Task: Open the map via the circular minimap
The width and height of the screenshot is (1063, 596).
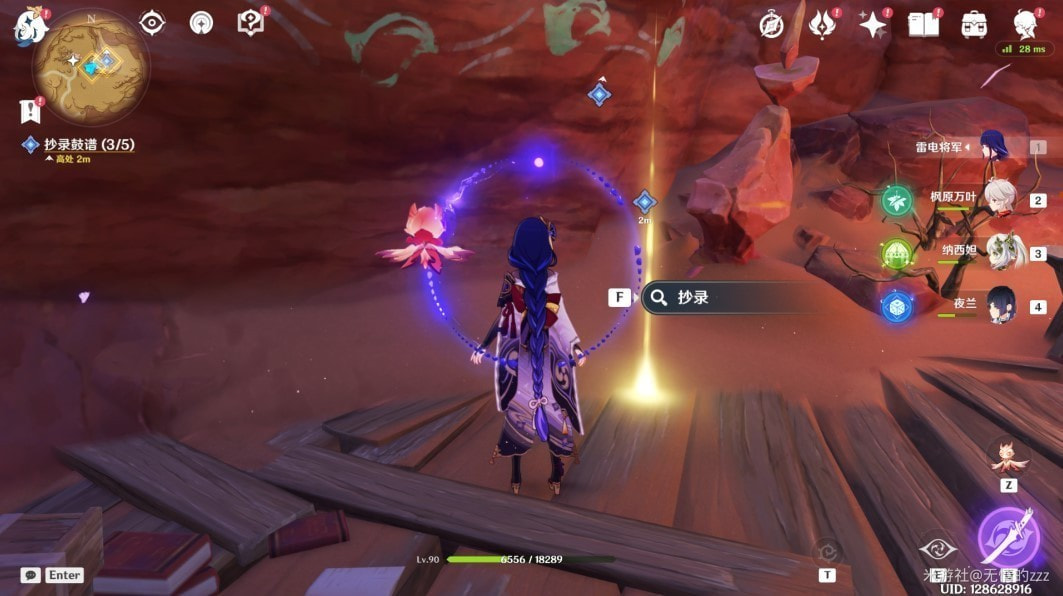Action: tap(91, 68)
